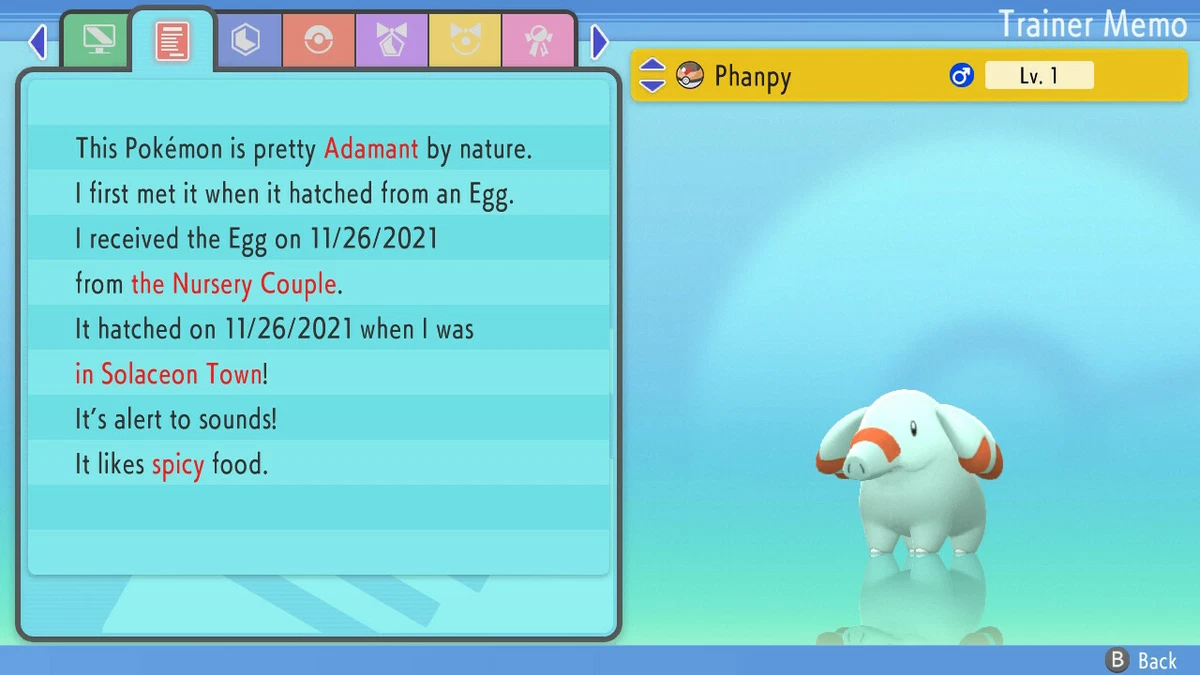Click the right arrow beside the tabs
The image size is (1200, 675).
pyautogui.click(x=599, y=42)
